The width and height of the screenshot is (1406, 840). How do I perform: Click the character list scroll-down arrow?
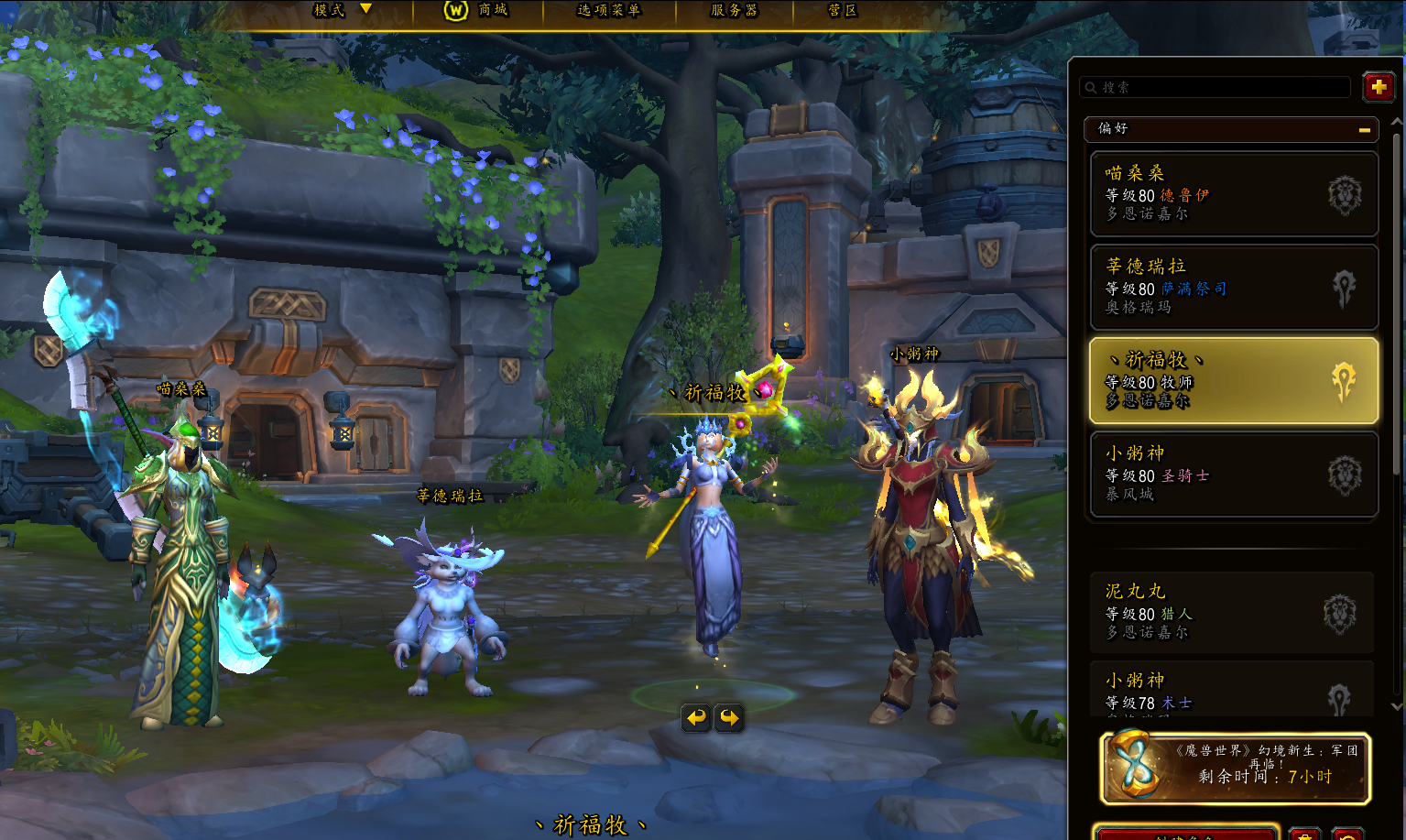click(1397, 706)
